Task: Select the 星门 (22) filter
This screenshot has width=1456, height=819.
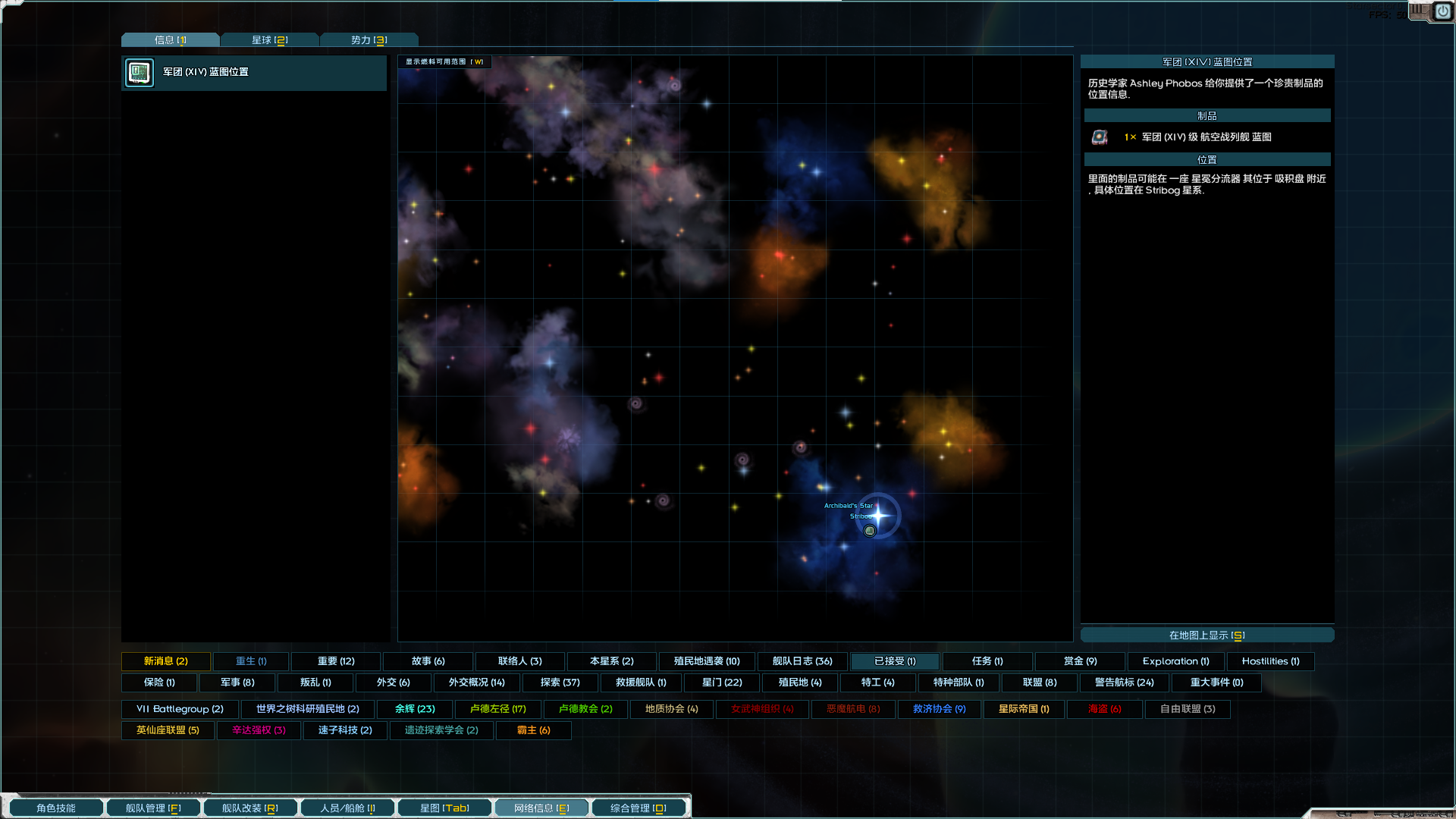Action: pos(722,682)
